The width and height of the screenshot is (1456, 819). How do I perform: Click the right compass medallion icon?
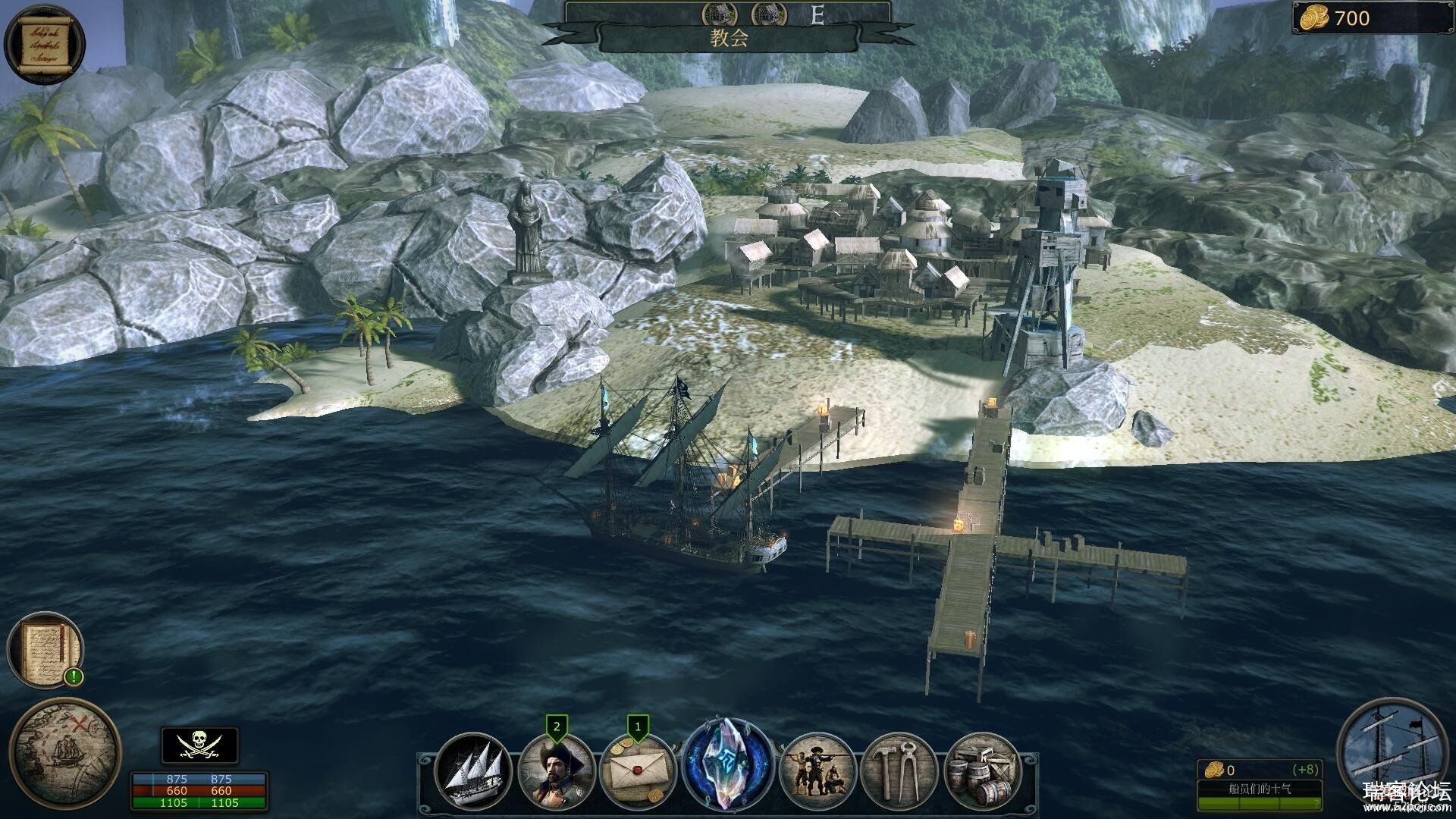768,13
